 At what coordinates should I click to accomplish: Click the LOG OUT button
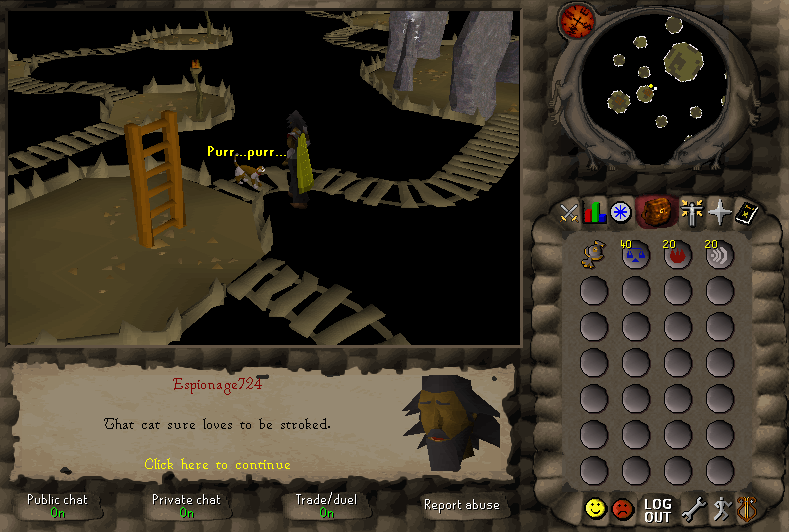click(x=657, y=509)
